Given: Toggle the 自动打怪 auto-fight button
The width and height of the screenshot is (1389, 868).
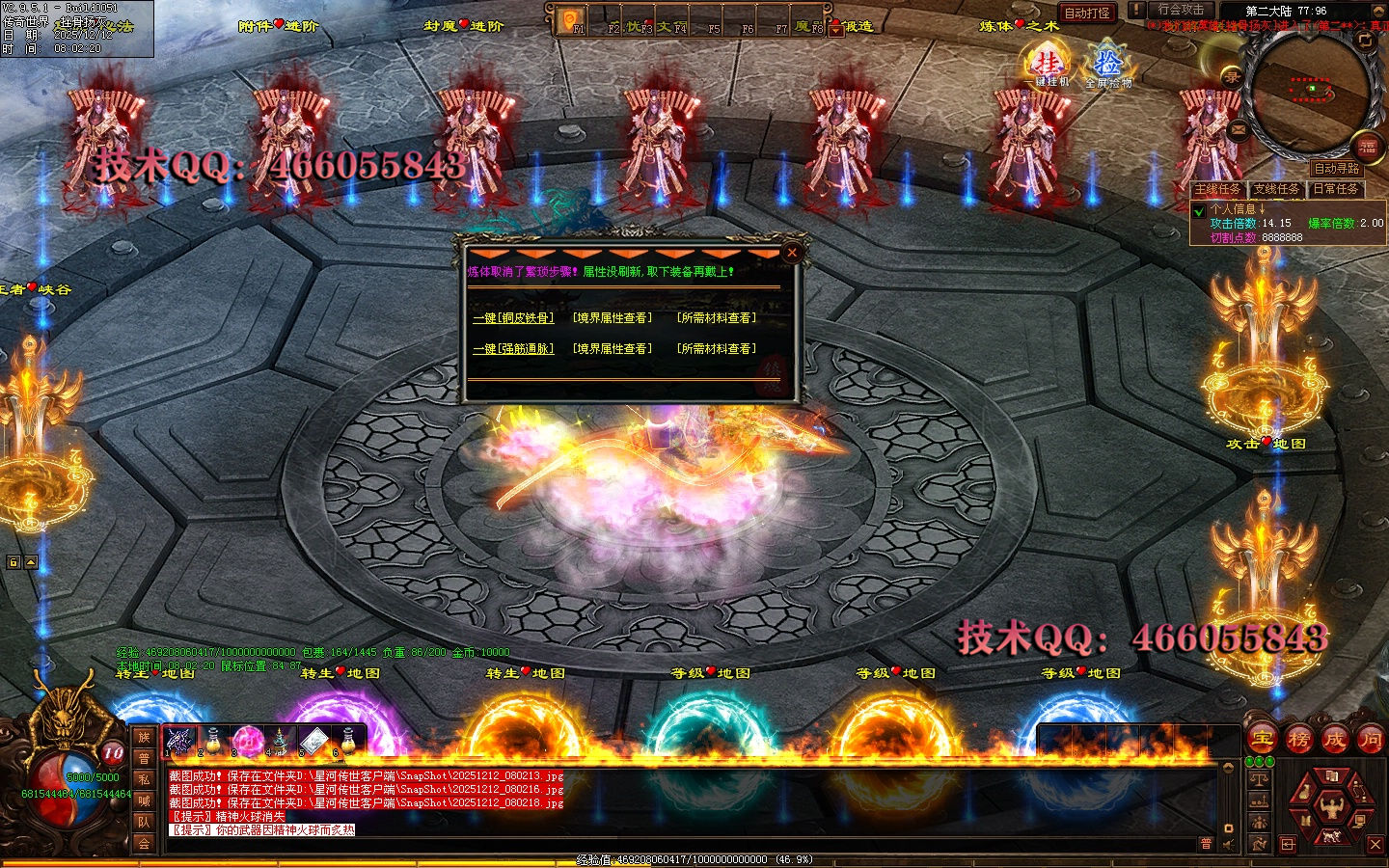Looking at the screenshot, I should 1087,13.
